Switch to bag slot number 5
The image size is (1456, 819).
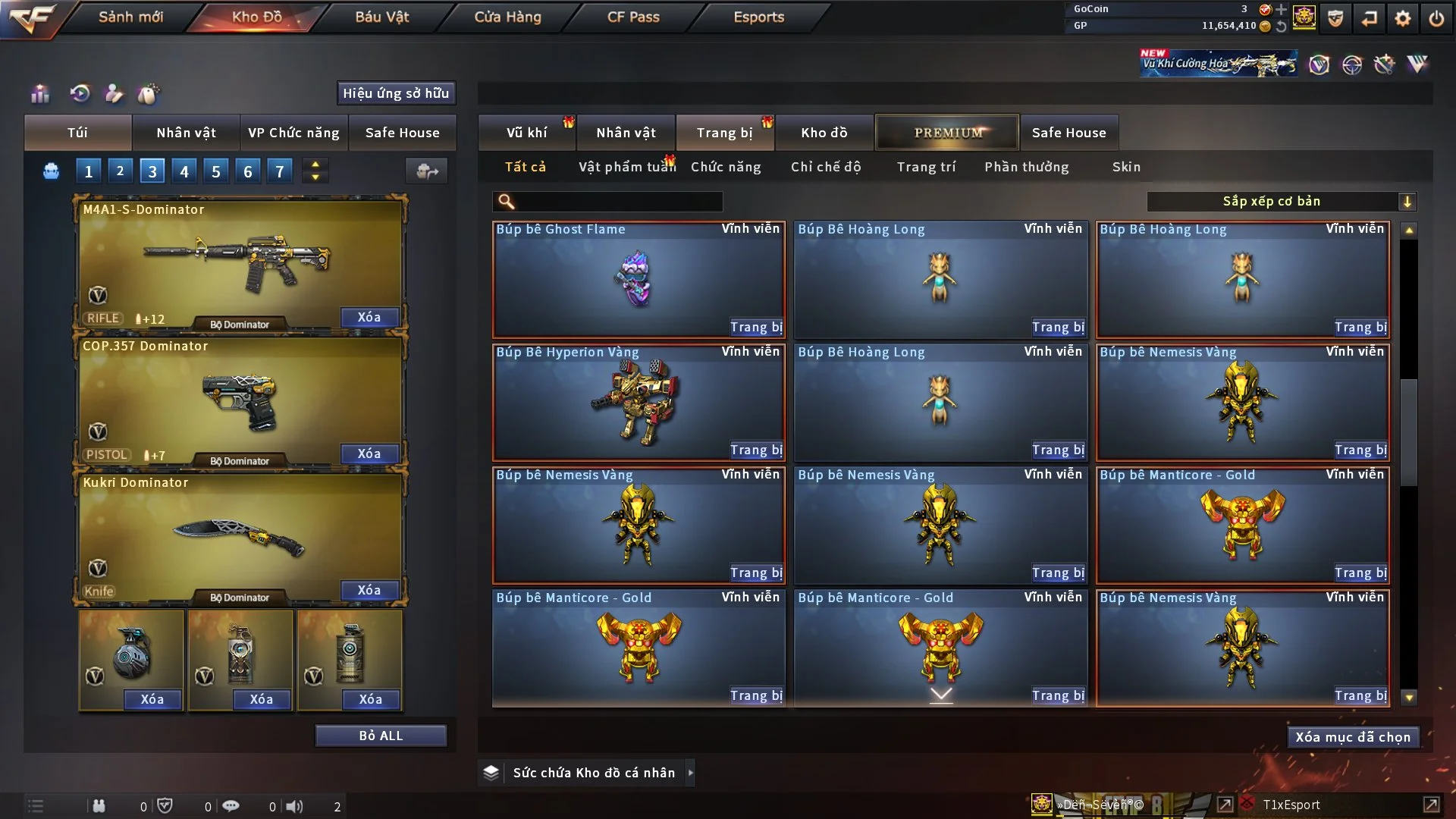(216, 171)
